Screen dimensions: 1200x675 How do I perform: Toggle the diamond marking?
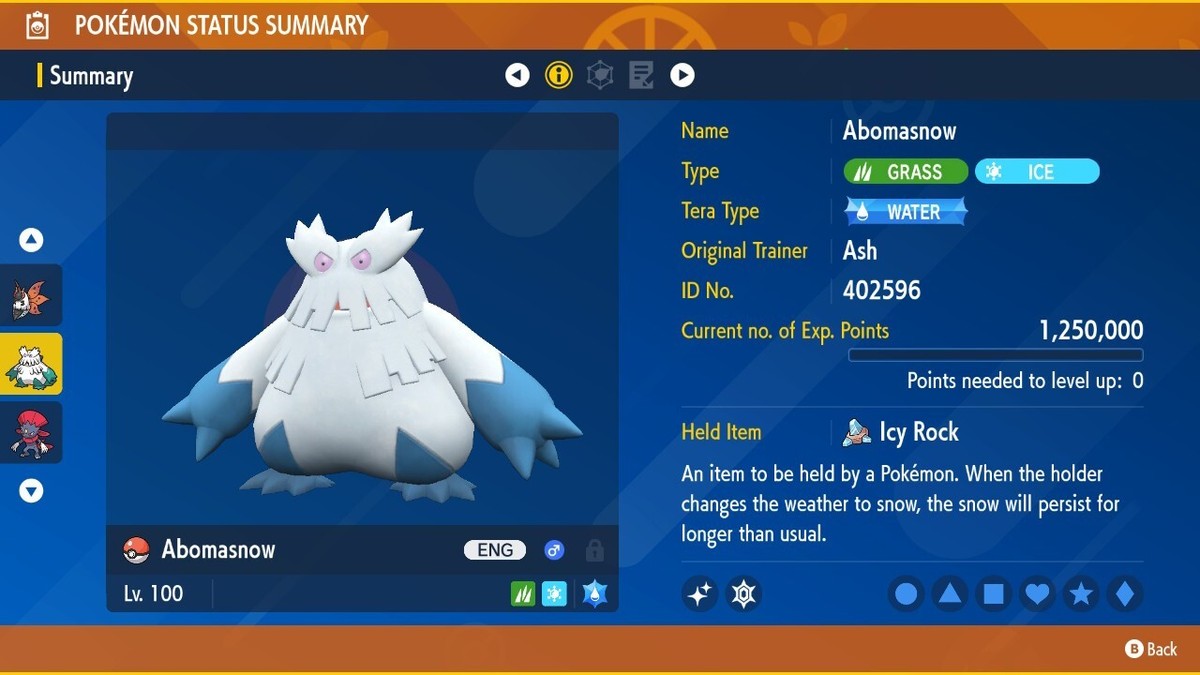(1124, 594)
